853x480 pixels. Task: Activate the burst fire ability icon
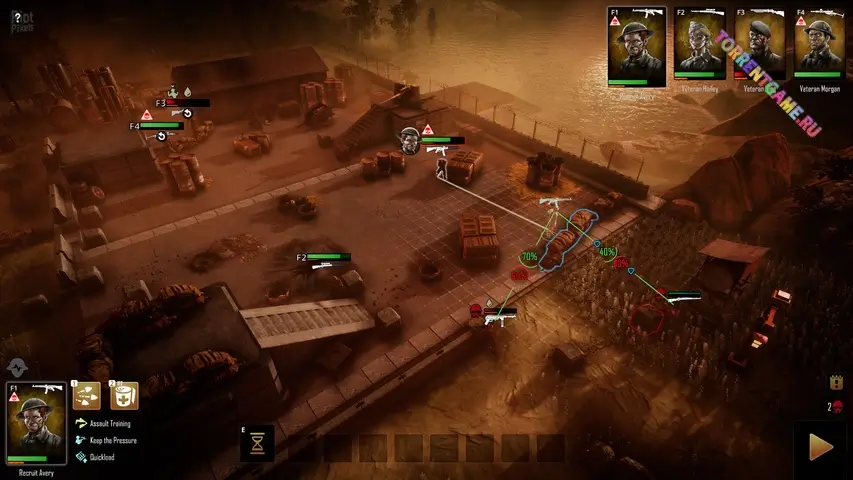tap(87, 396)
